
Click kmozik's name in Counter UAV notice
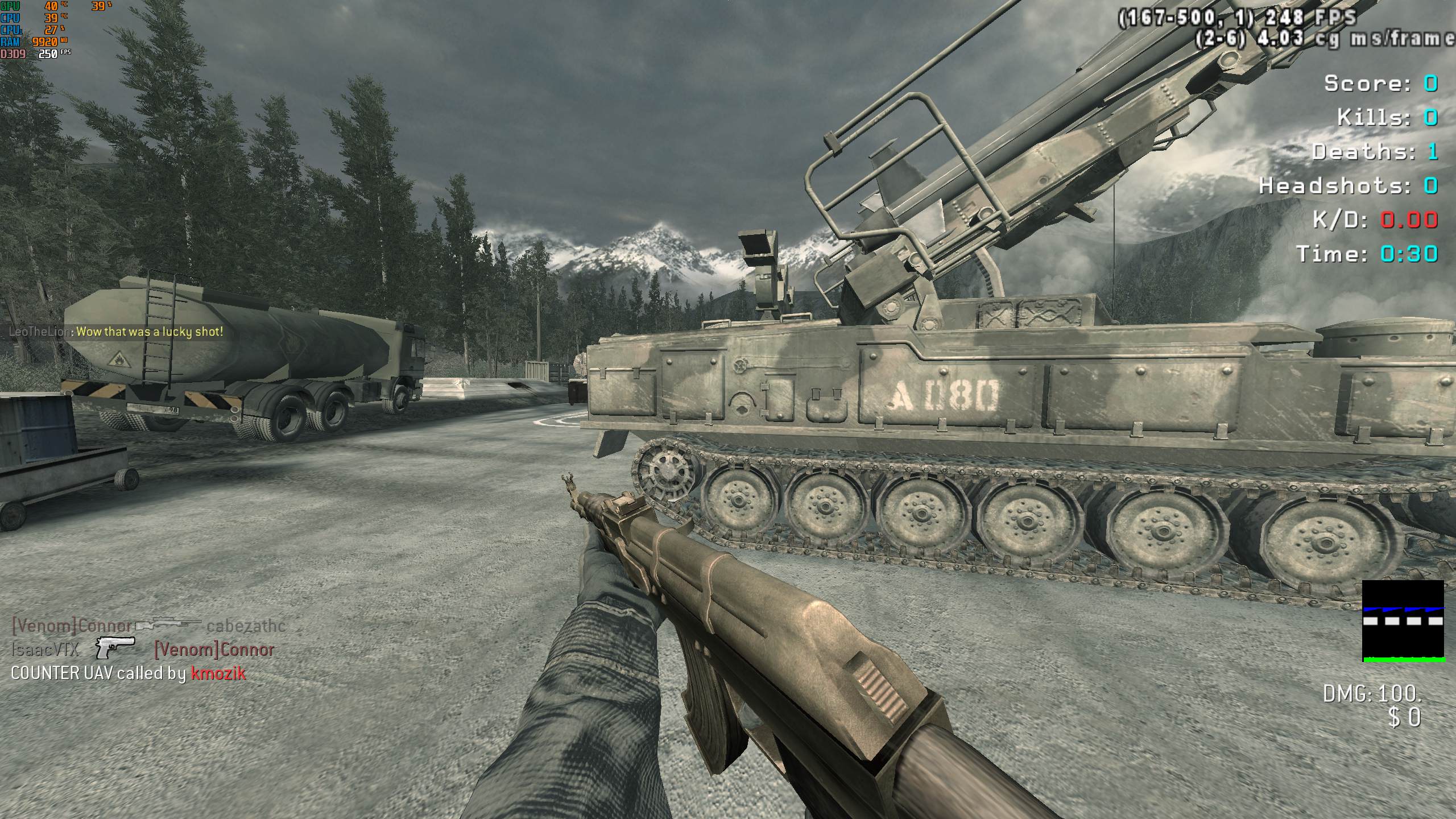[x=218, y=673]
